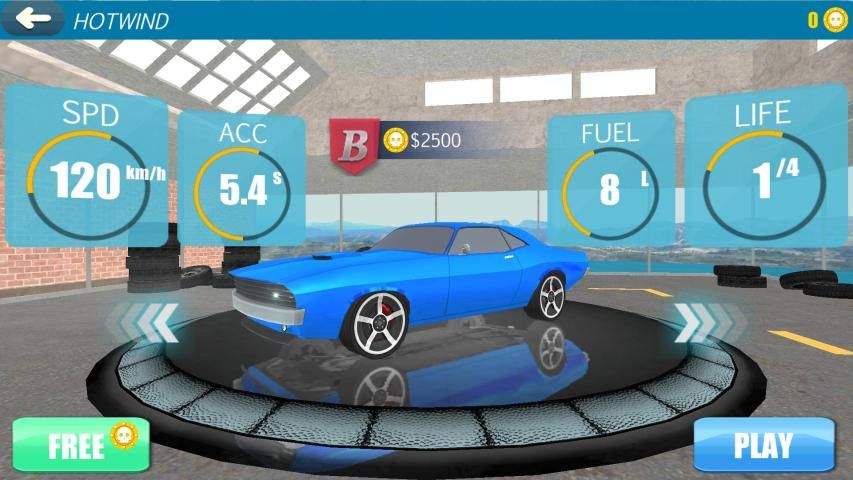Claim free coins with the FREE button

[81, 444]
